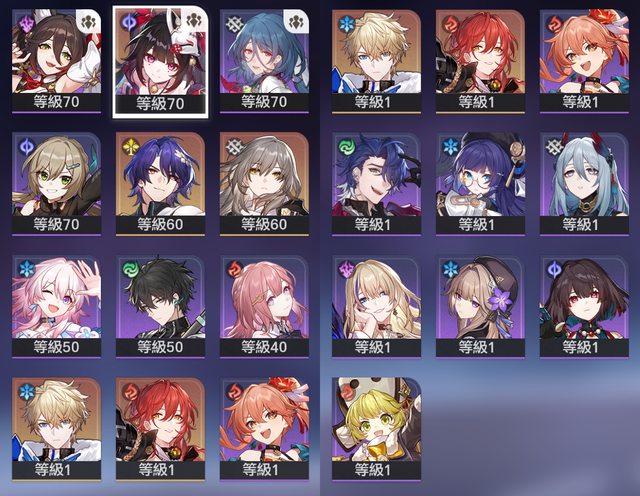This screenshot has width=640, height=496.
Task: Choose purple-haired Dr. Ratio at level 60
Action: pos(160,180)
